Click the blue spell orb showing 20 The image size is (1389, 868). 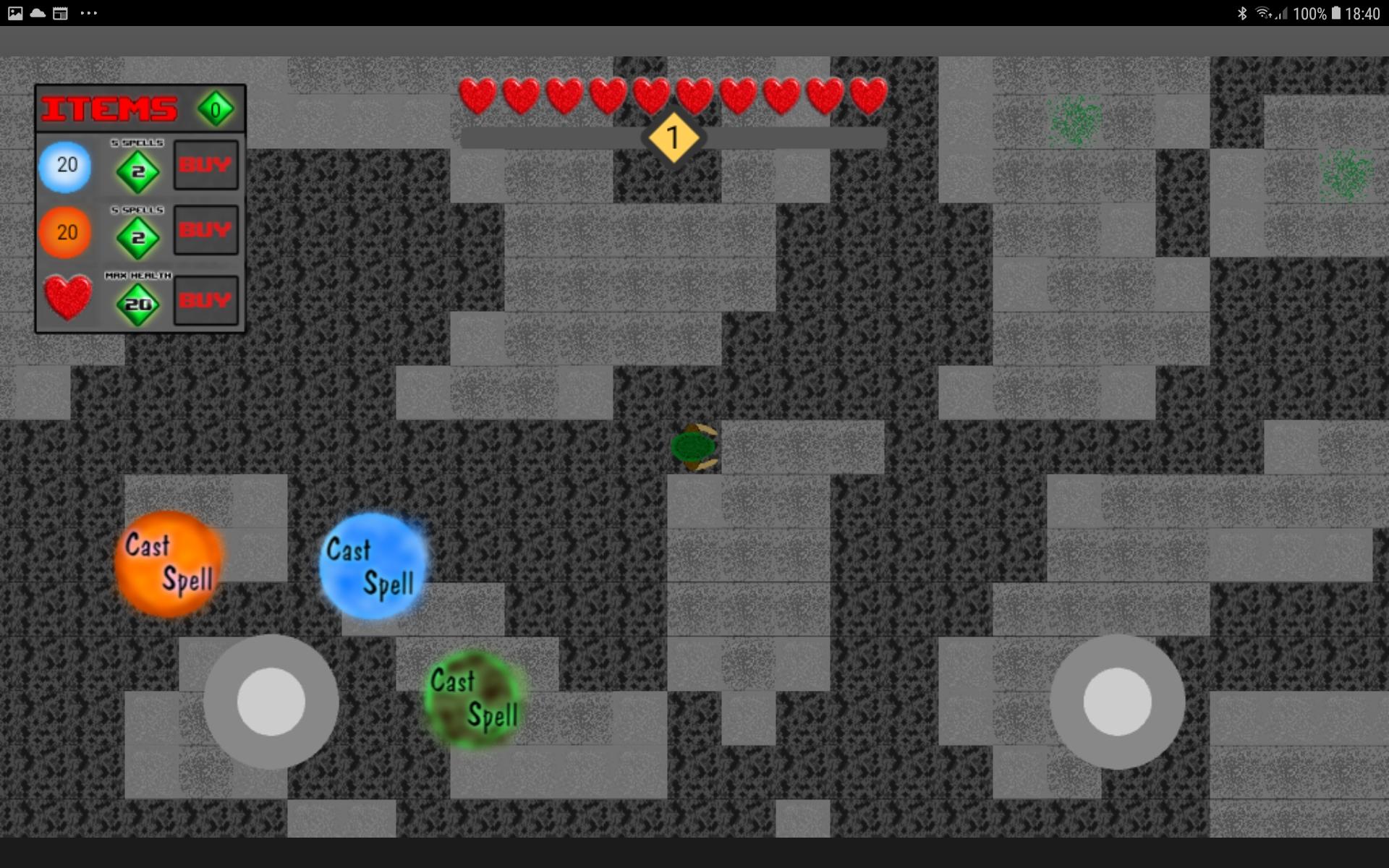65,165
